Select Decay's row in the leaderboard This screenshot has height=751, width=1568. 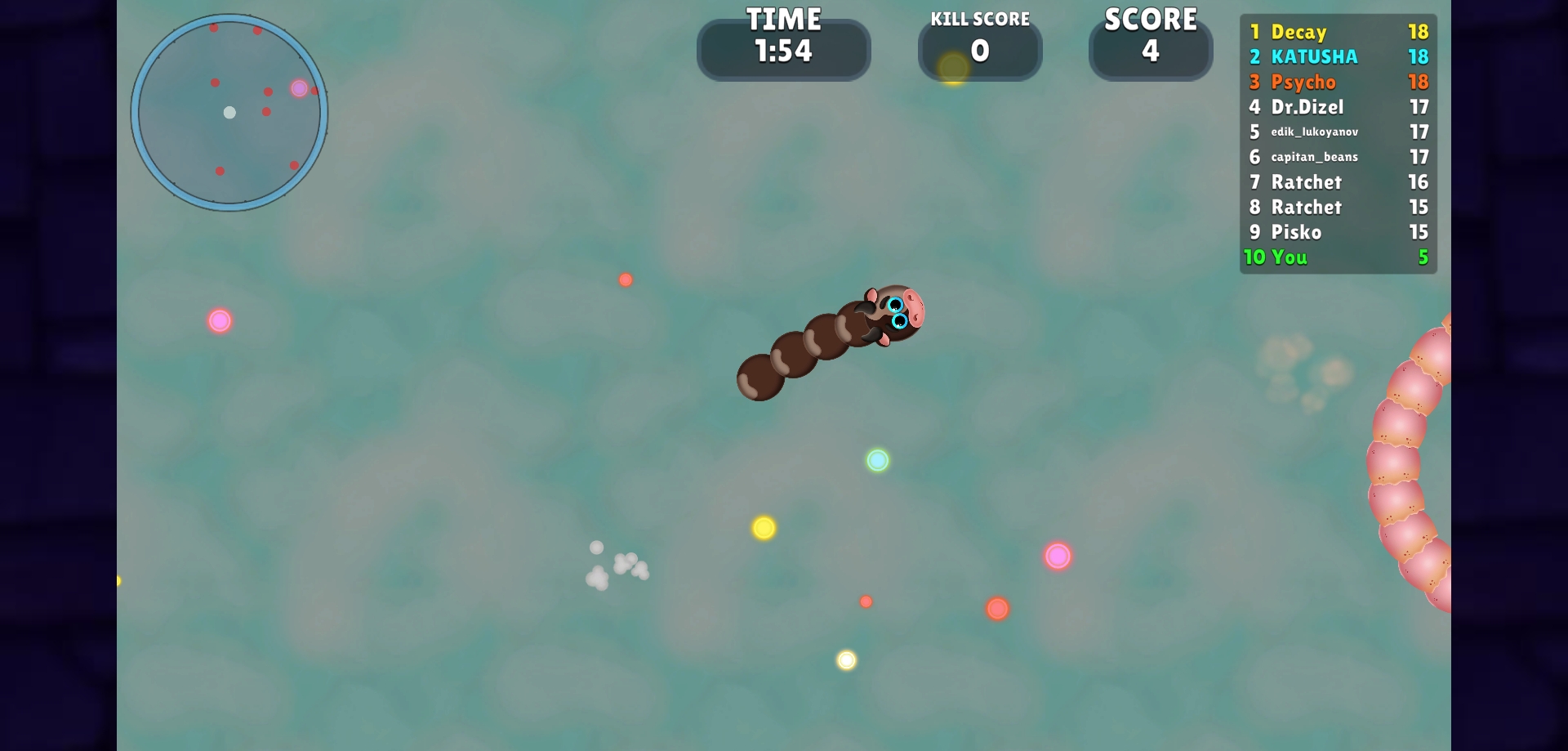[1338, 32]
